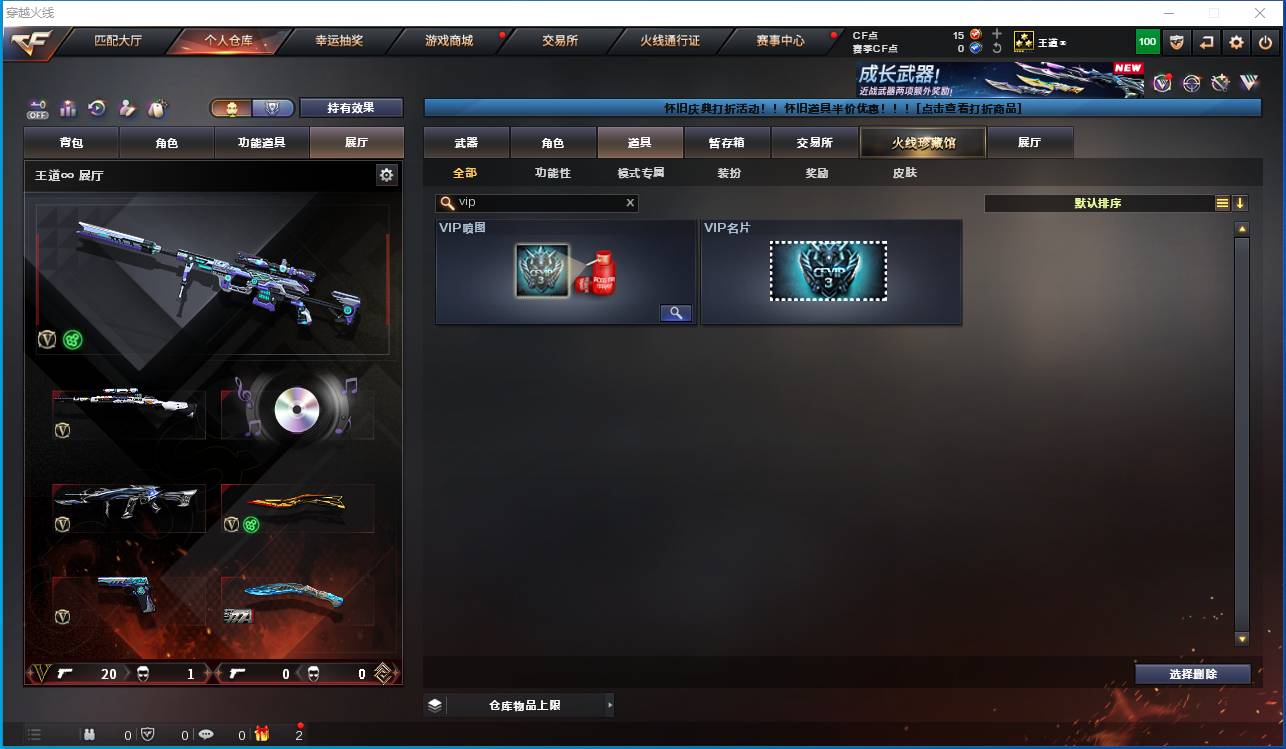The width and height of the screenshot is (1286, 749).
Task: Open the magnifier preview on VIP喷图 item
Action: click(675, 313)
